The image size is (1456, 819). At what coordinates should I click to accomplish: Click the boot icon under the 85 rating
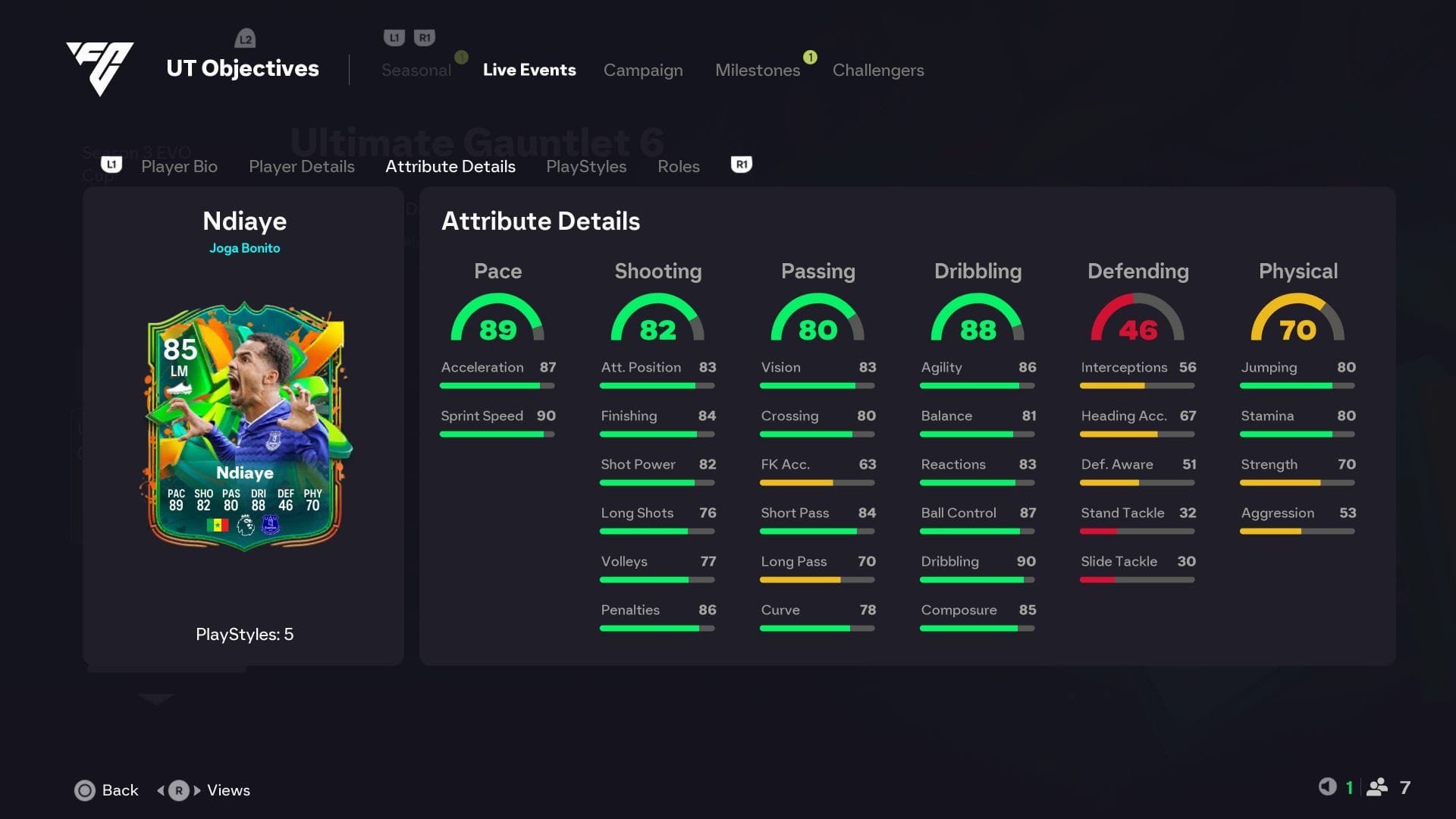click(x=179, y=388)
